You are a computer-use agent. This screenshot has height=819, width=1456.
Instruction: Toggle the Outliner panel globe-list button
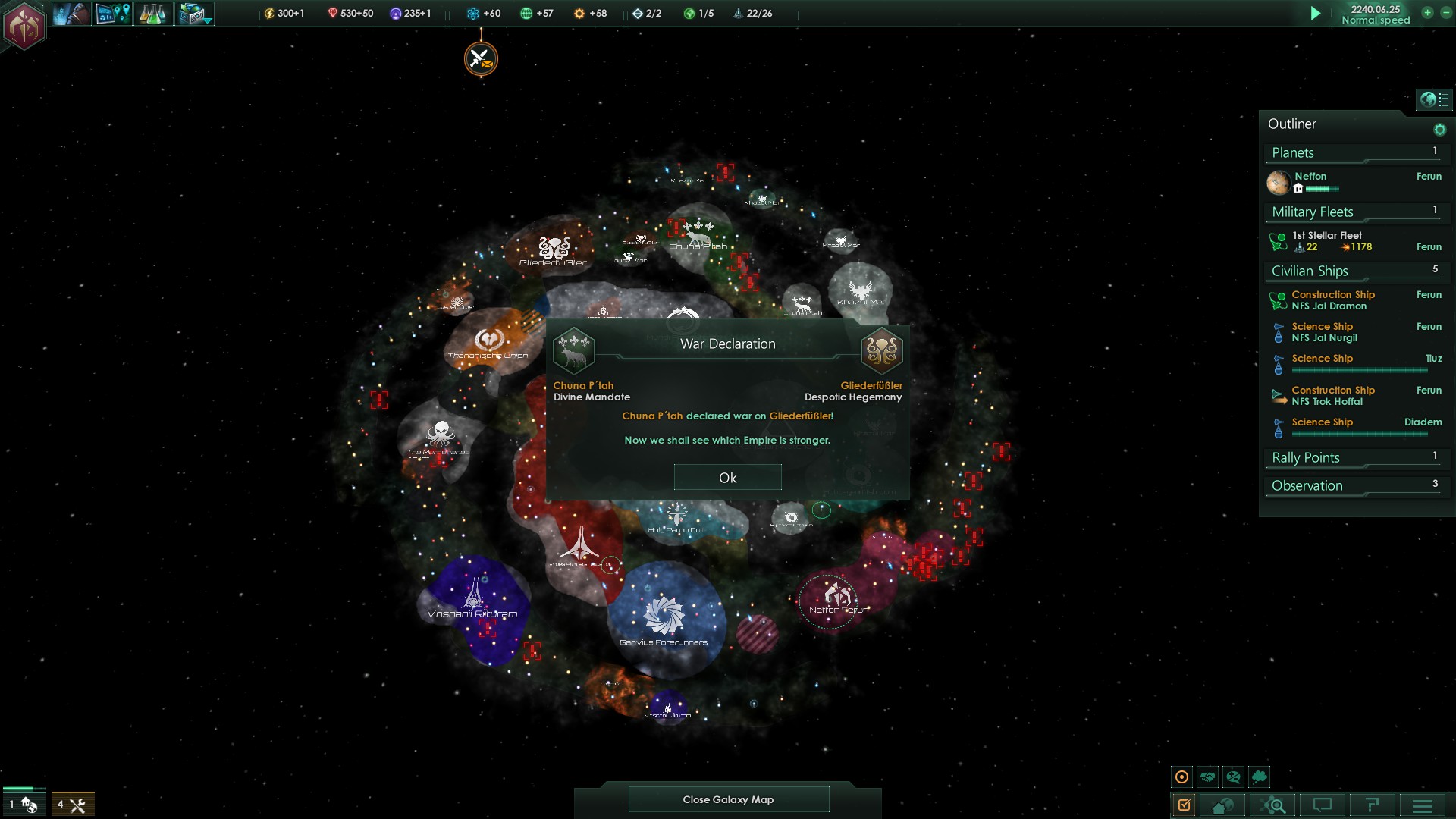coord(1434,99)
